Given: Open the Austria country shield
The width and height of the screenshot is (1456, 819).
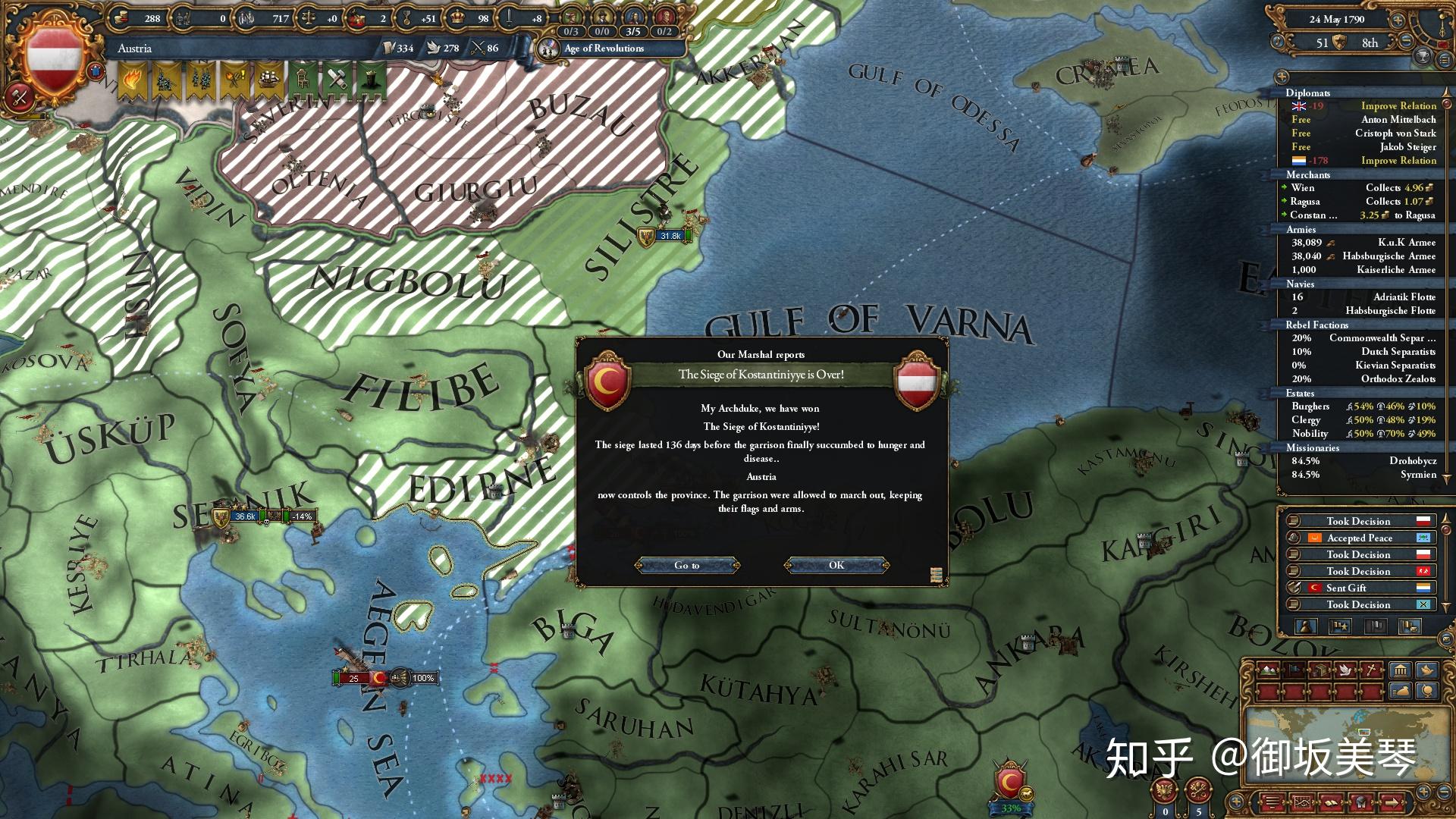Looking at the screenshot, I should point(53,59).
